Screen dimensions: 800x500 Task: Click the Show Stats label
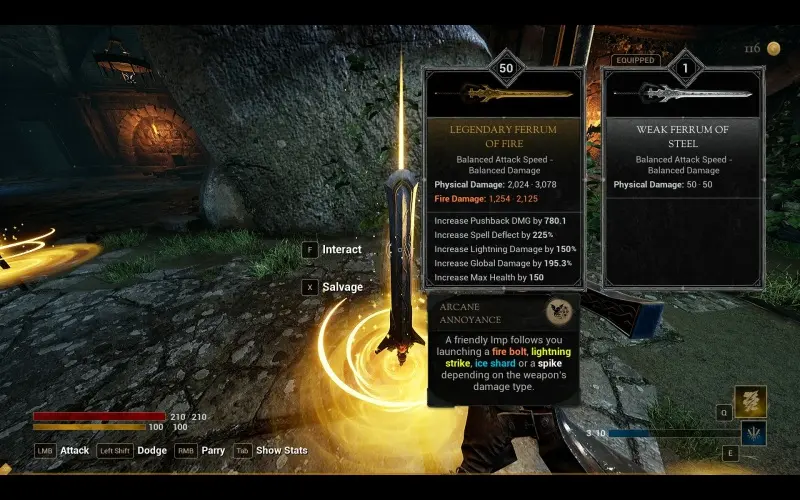coord(282,451)
